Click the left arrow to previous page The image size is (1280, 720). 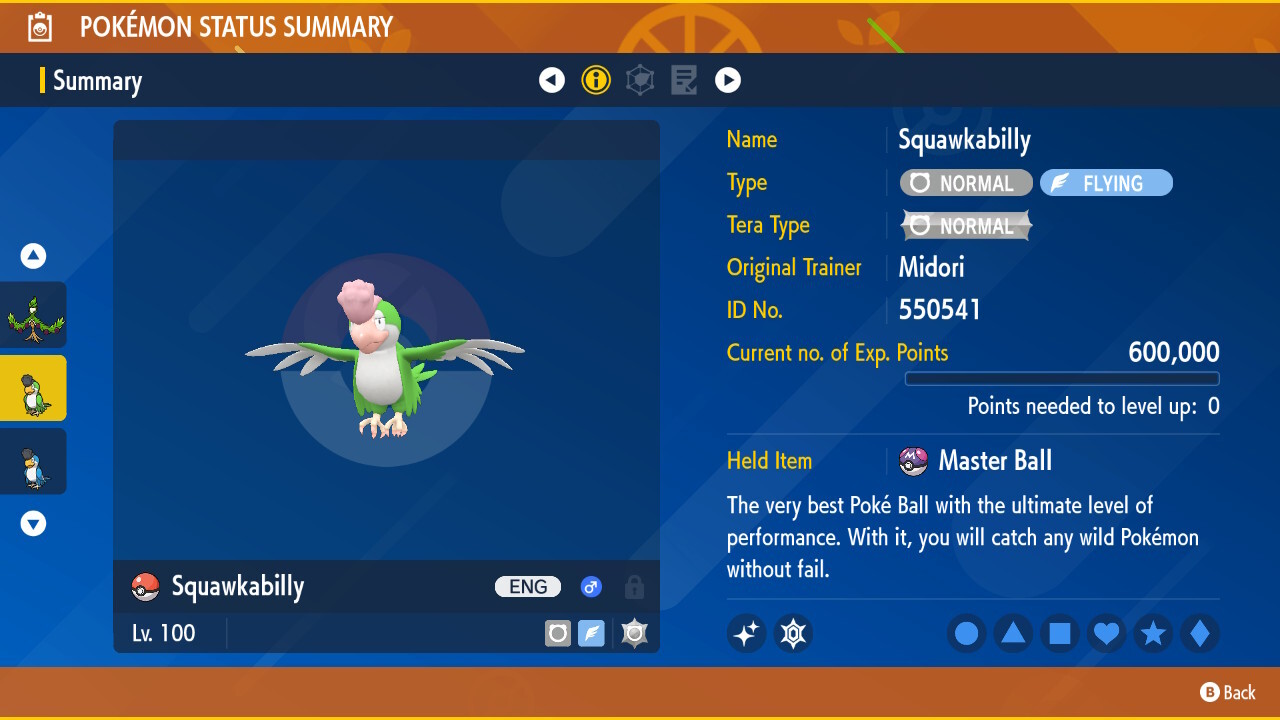[x=552, y=80]
